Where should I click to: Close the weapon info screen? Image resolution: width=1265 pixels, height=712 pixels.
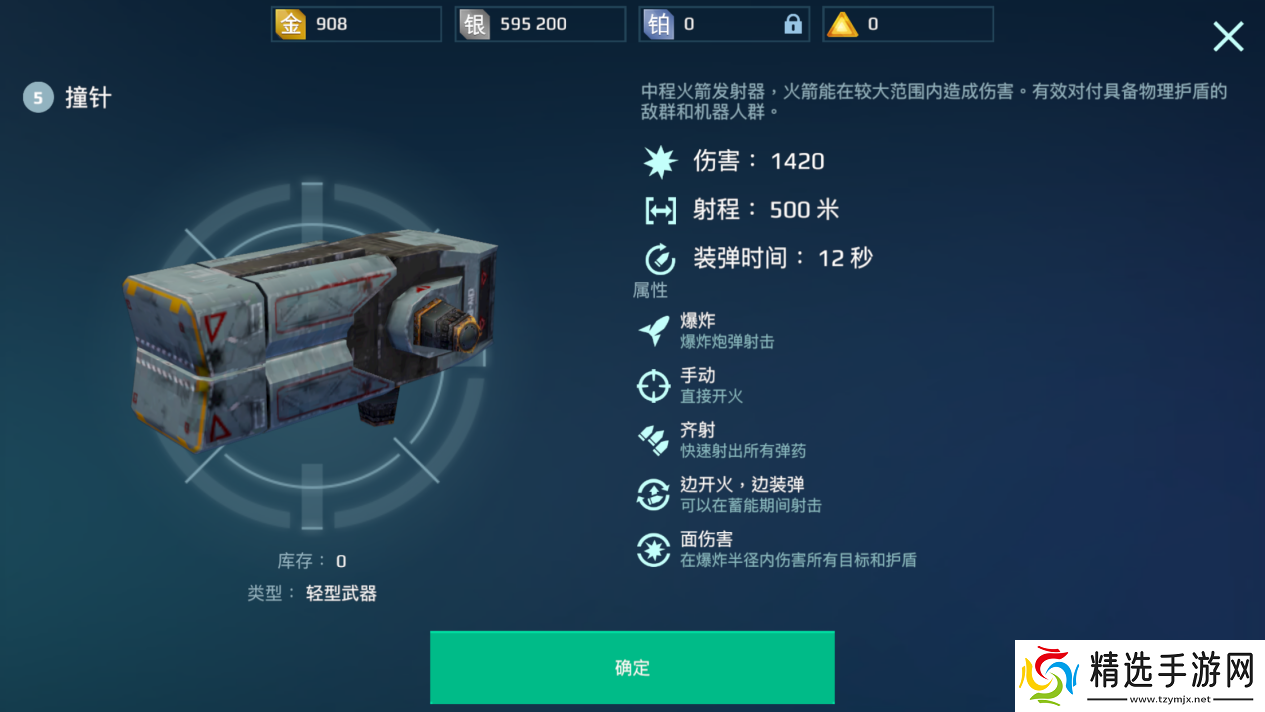[x=1228, y=37]
